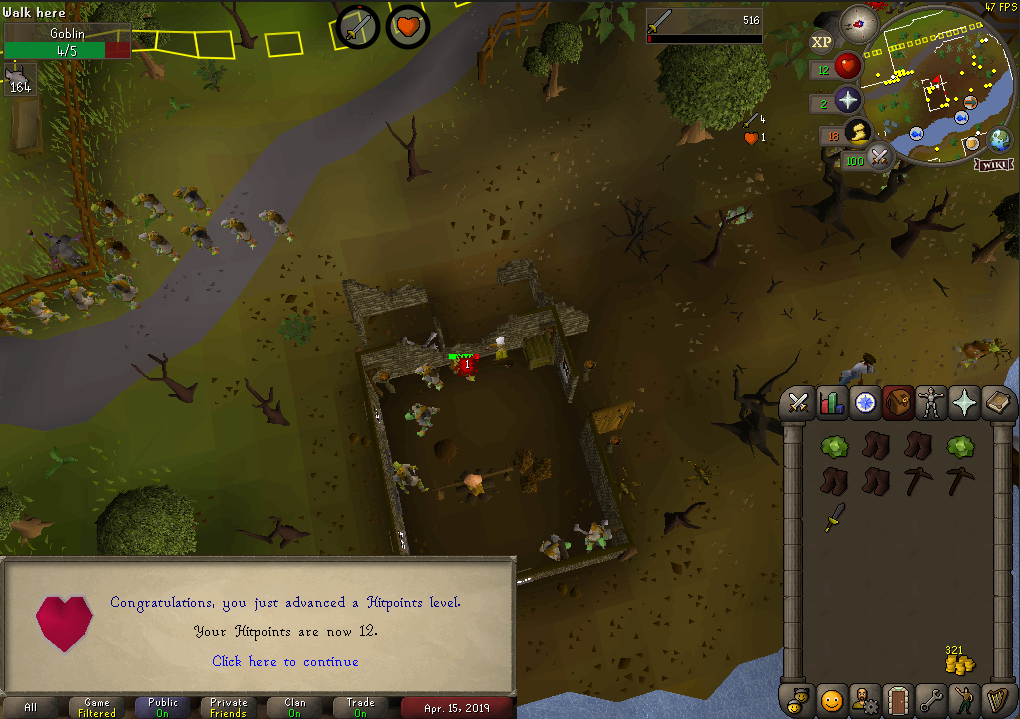Viewport: 1020px width, 719px height.
Task: Open the Prayer tab
Action: point(965,402)
